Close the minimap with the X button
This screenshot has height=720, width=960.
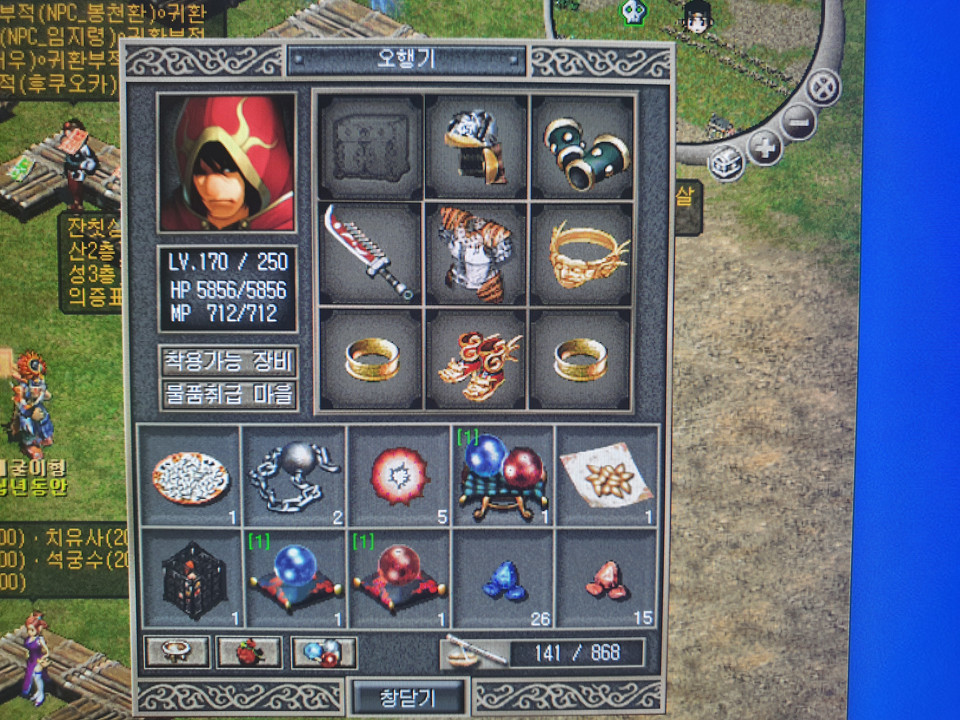(823, 88)
